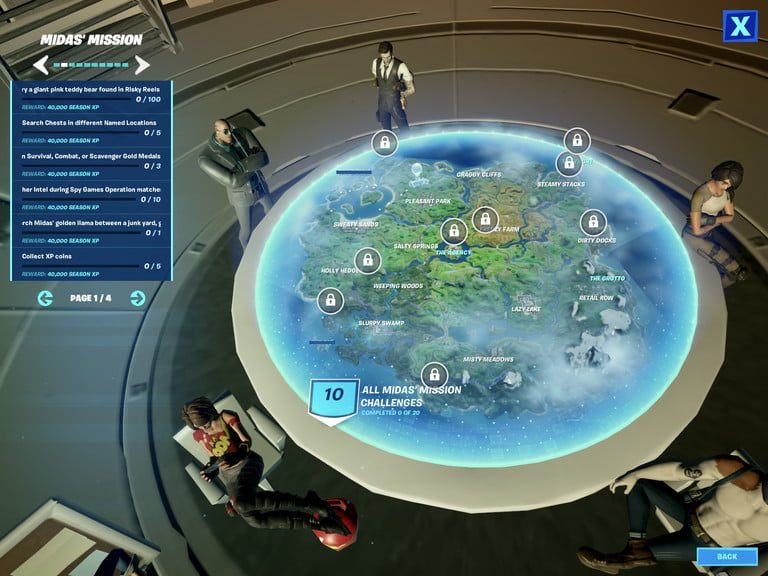Click the All Midas' Mission Challenges banner
The image size is (768, 576).
(385, 396)
